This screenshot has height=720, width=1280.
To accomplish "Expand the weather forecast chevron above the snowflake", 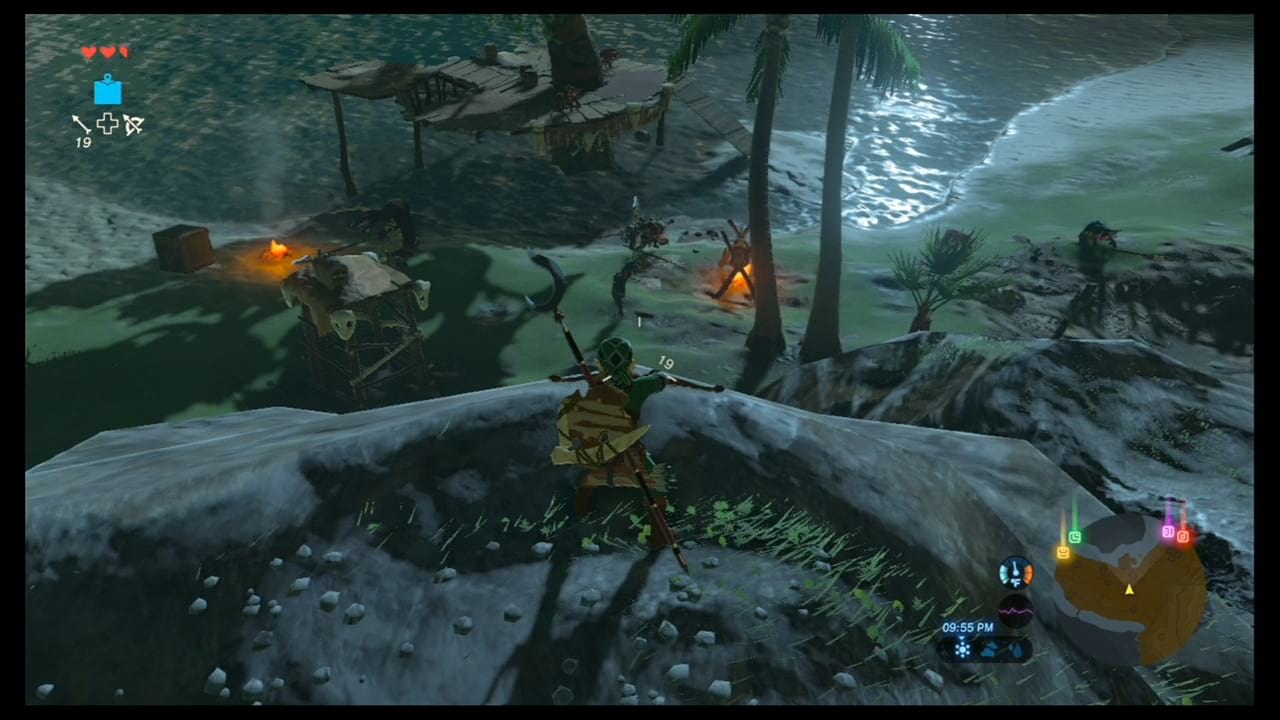I will click(962, 637).
